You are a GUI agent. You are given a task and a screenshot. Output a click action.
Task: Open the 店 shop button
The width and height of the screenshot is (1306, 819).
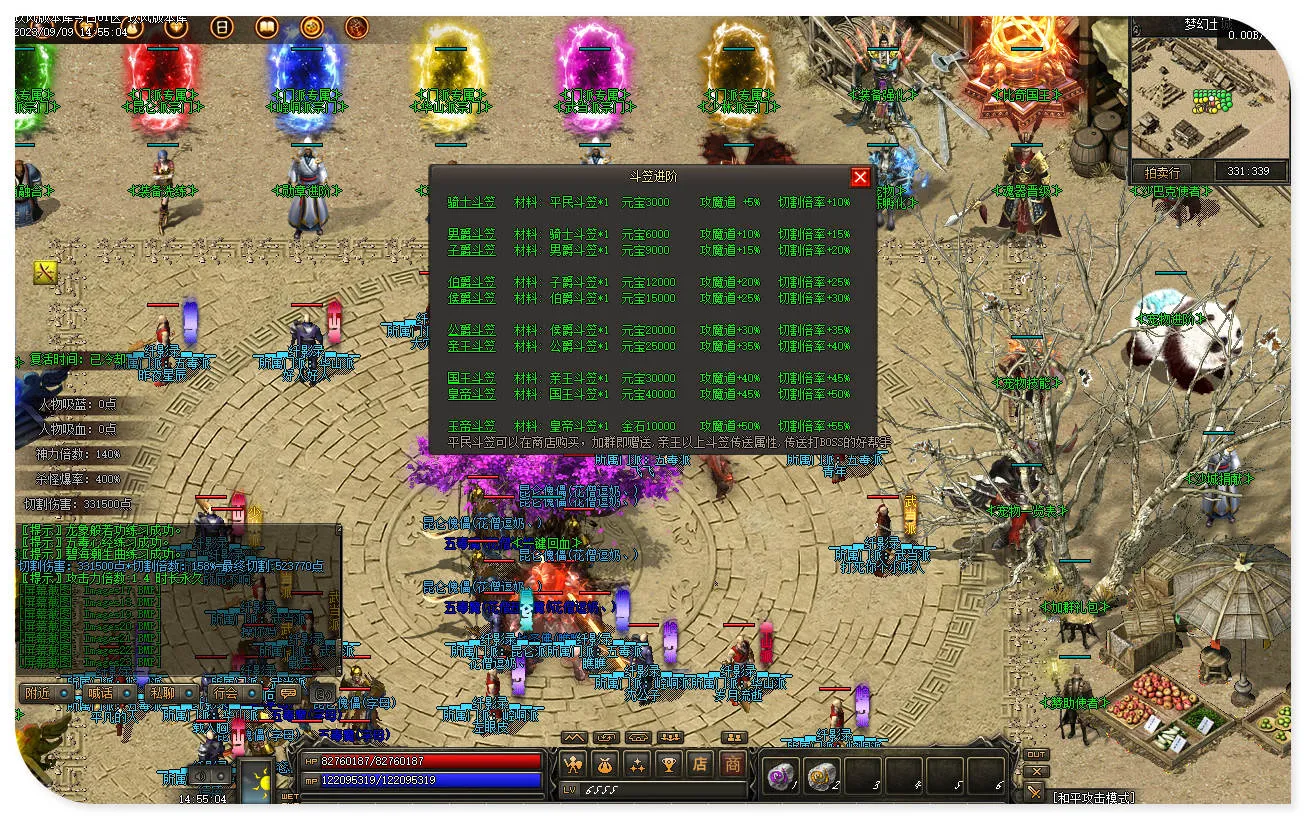coord(700,765)
